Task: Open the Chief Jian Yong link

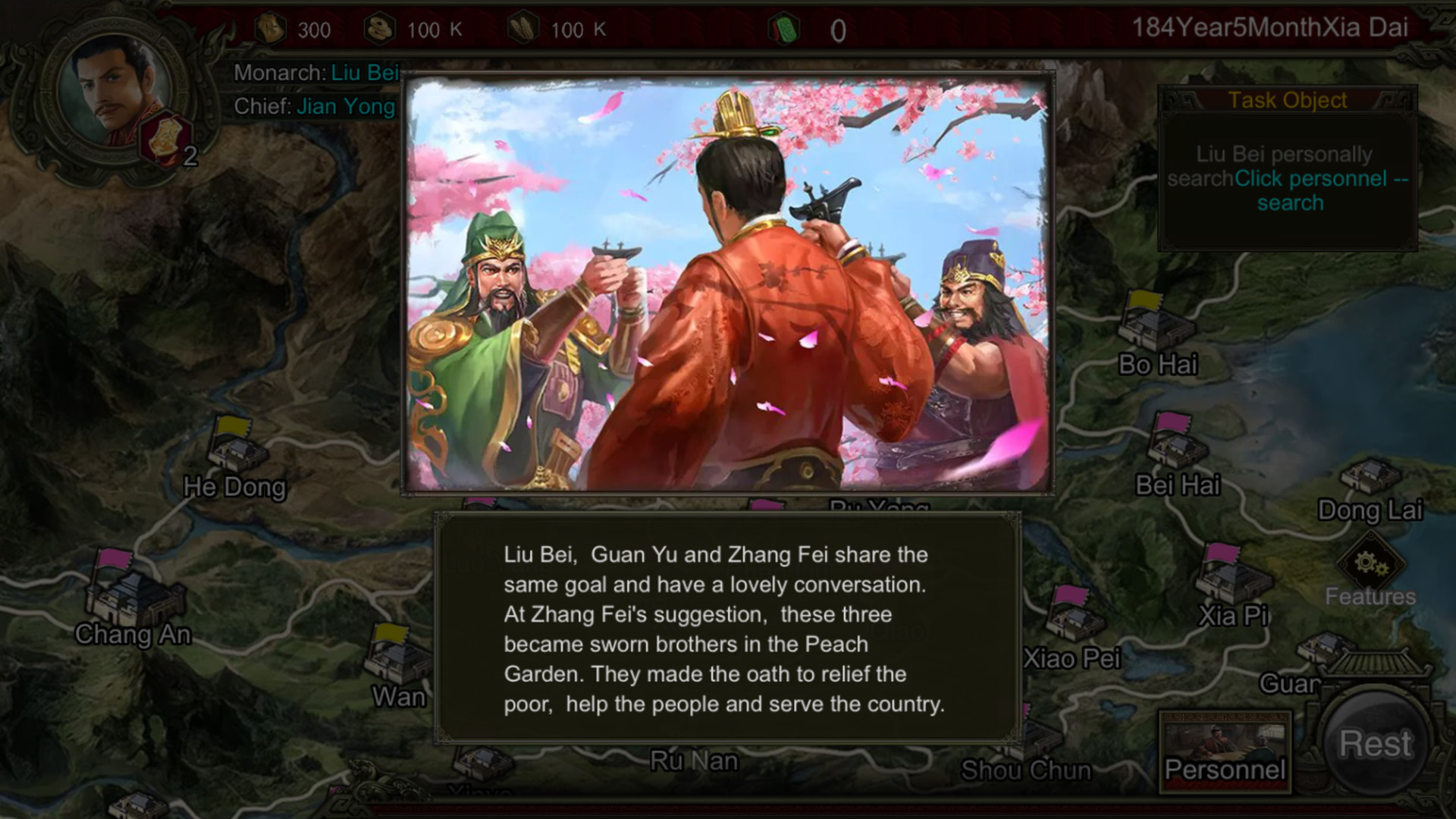Action: click(x=346, y=107)
